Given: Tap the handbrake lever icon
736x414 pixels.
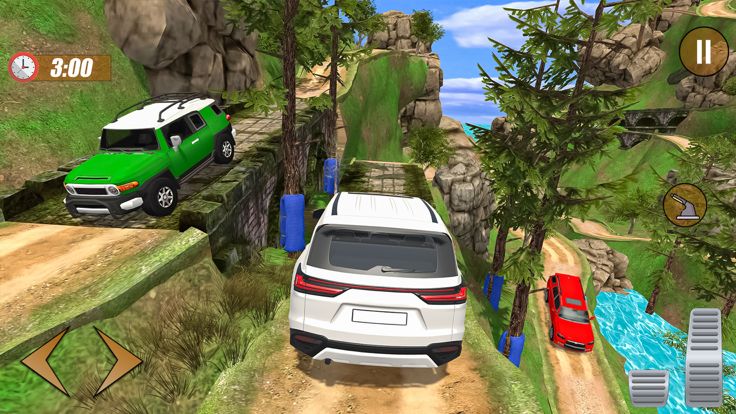Looking at the screenshot, I should point(684,205).
